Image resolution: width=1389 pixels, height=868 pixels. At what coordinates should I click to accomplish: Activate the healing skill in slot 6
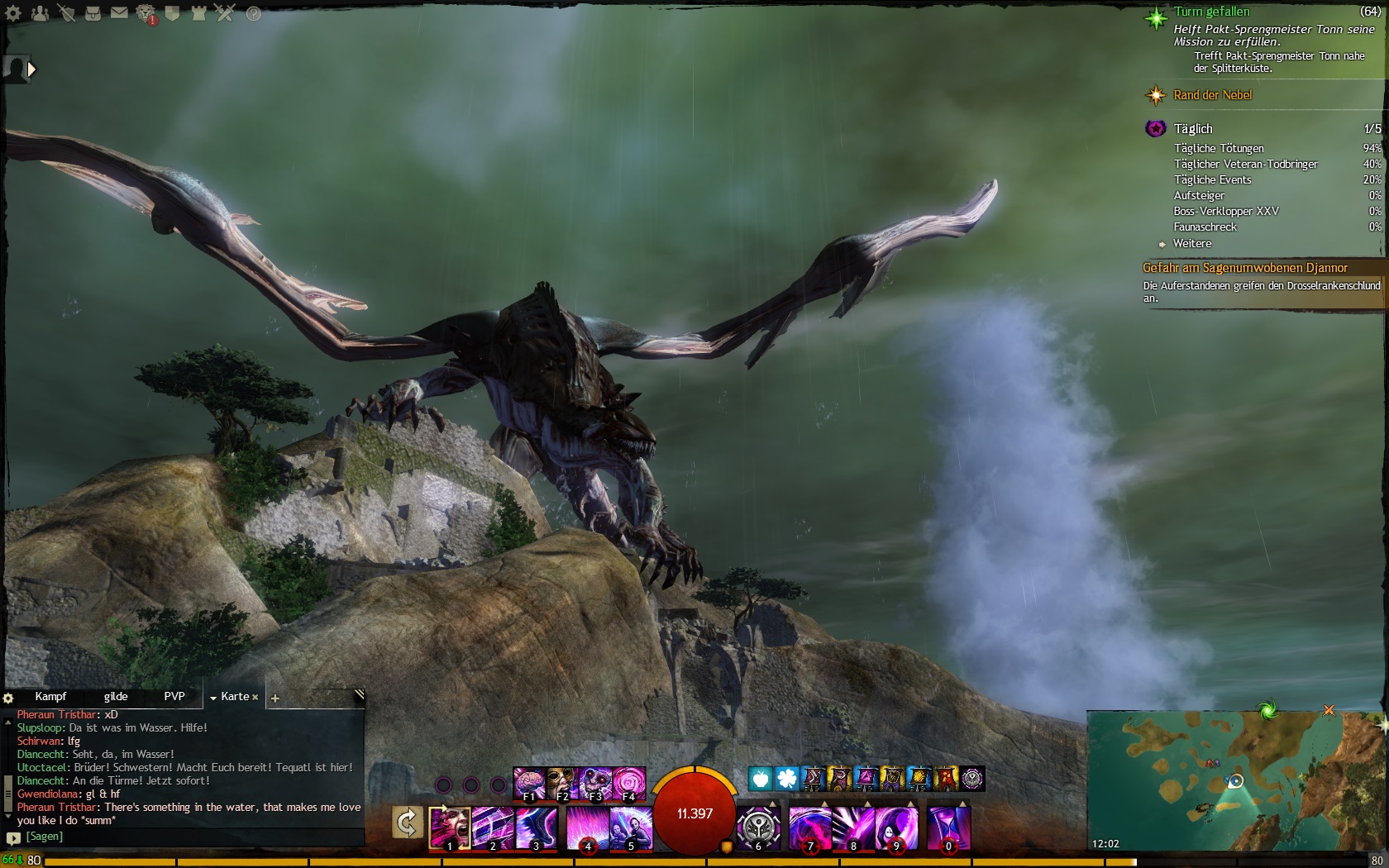pyautogui.click(x=758, y=827)
